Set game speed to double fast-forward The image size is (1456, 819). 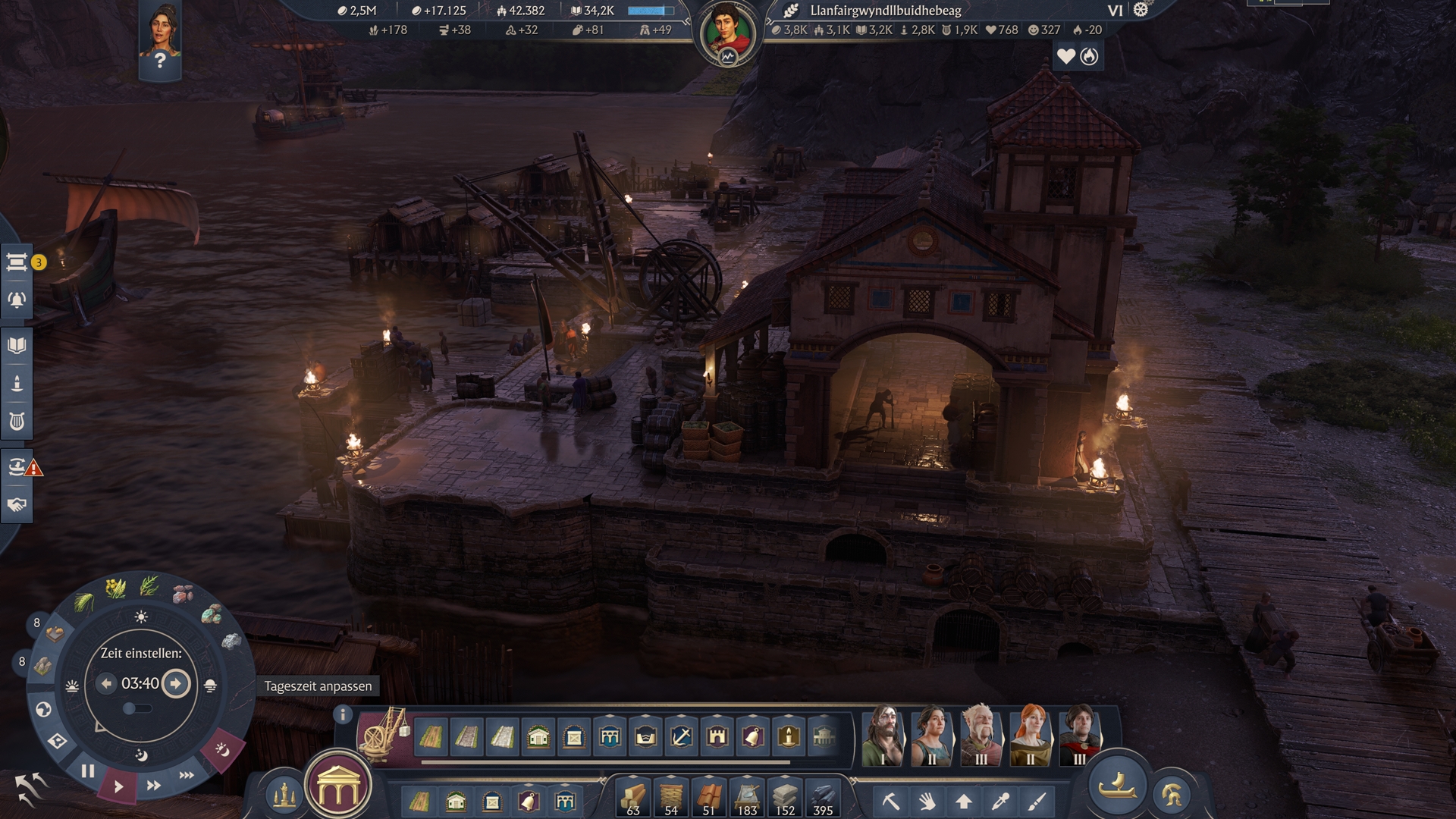pyautogui.click(x=153, y=786)
